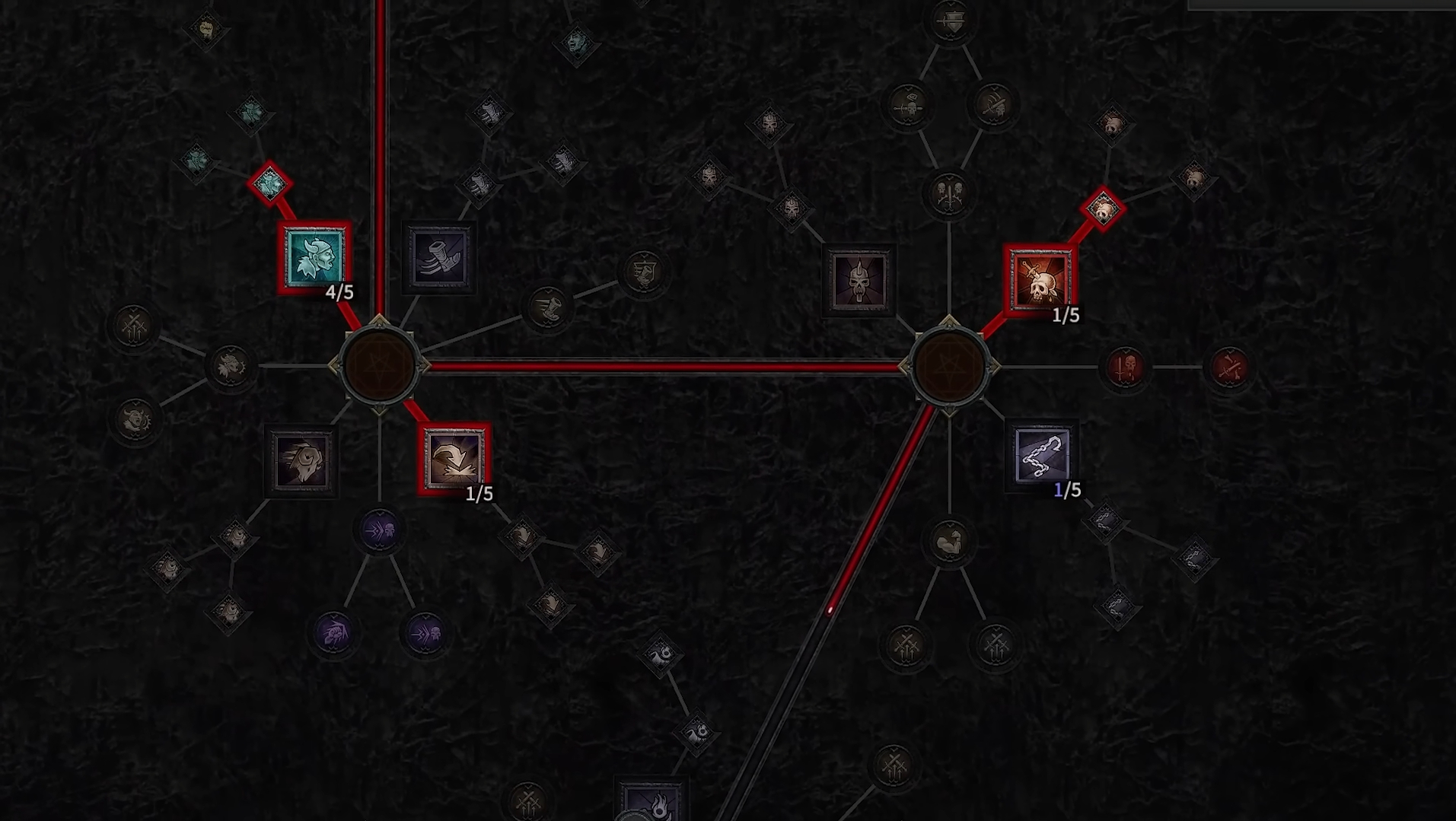
Task: Select the left pentagram cluster hub node
Action: point(379,366)
